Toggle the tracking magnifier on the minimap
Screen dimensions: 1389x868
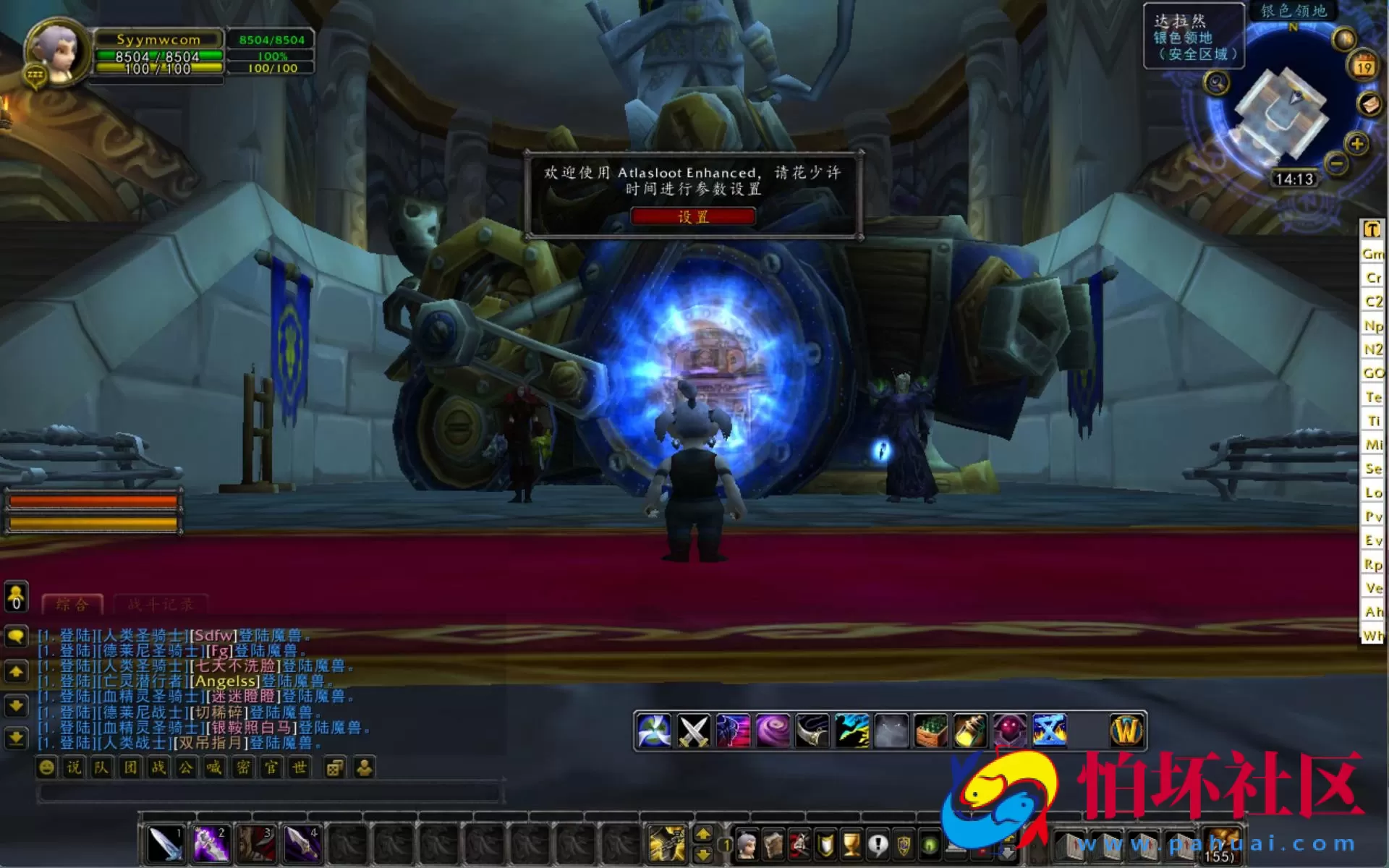[1215, 83]
